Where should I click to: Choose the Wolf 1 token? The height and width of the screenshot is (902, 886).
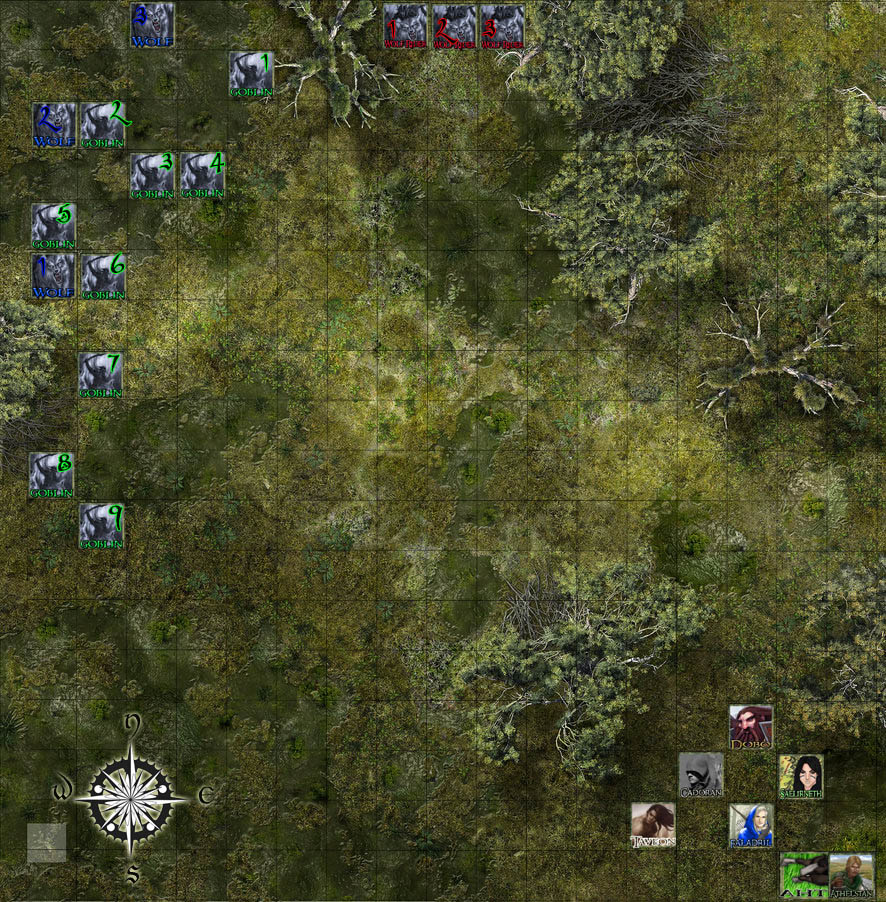coord(53,275)
